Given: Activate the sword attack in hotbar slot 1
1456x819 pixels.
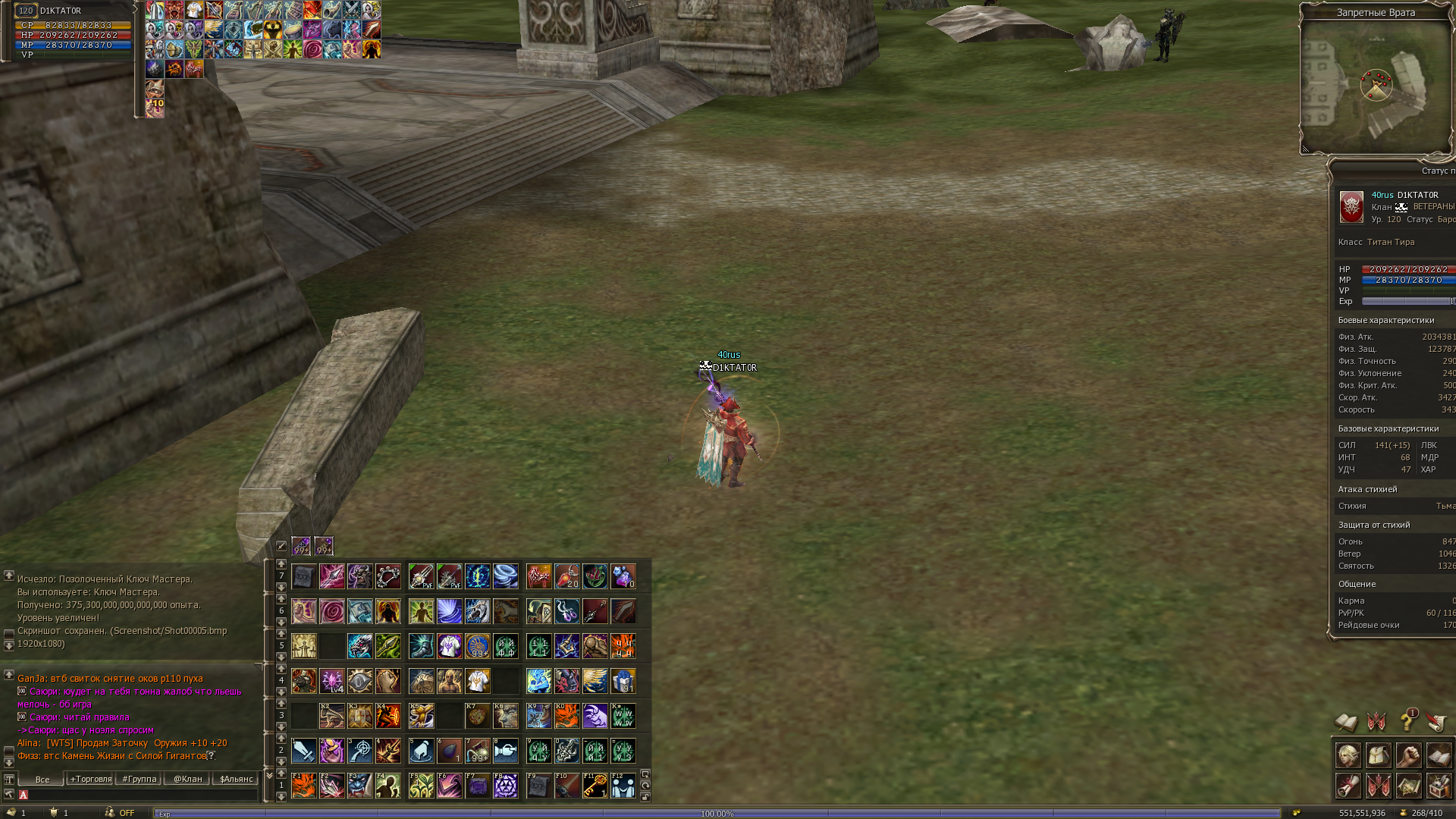Looking at the screenshot, I should pos(304,751).
